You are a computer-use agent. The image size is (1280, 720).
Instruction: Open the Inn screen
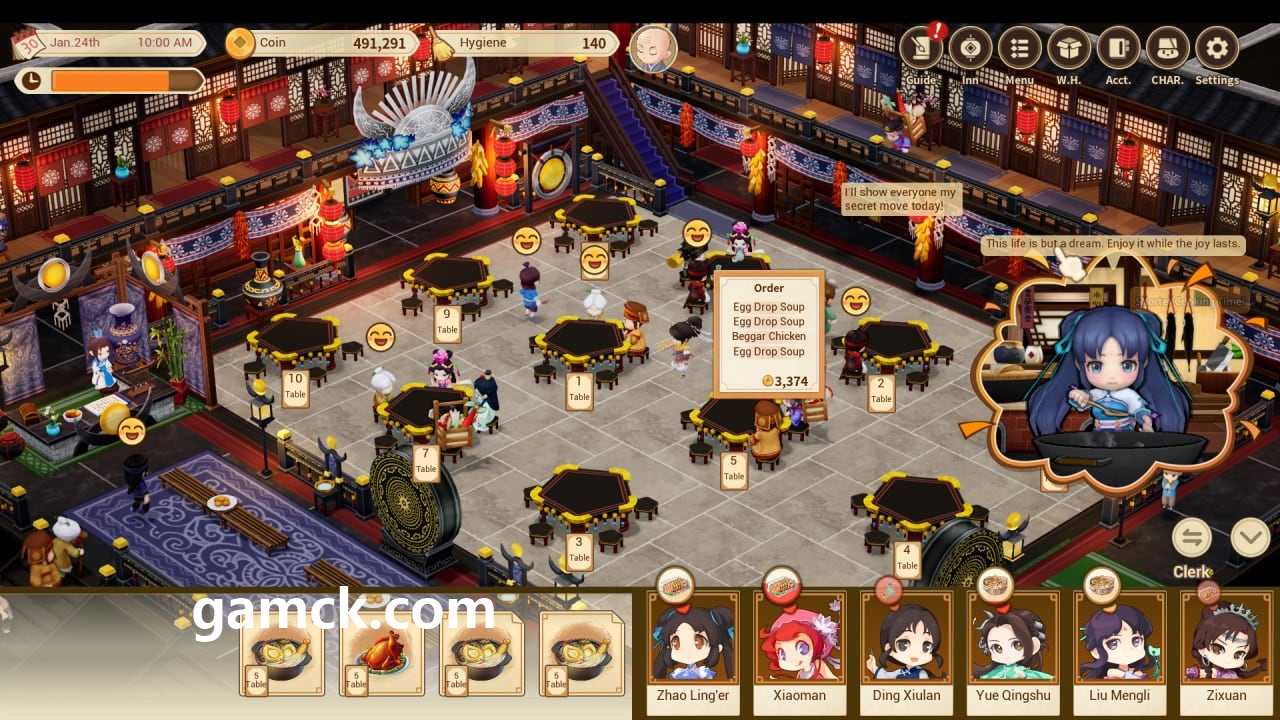(970, 50)
